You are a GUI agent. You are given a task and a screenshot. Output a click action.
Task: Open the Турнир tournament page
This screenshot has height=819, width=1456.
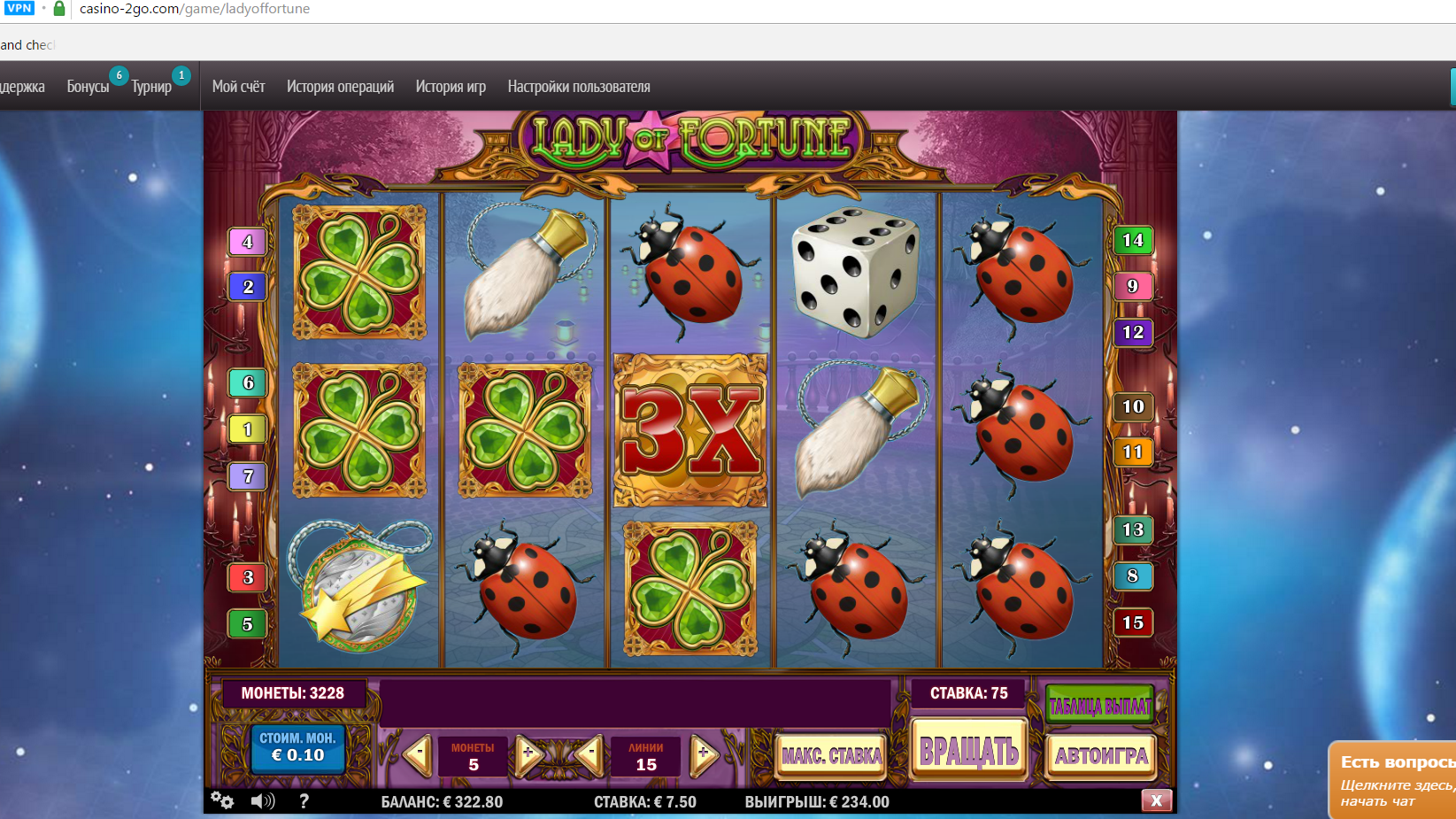click(151, 87)
